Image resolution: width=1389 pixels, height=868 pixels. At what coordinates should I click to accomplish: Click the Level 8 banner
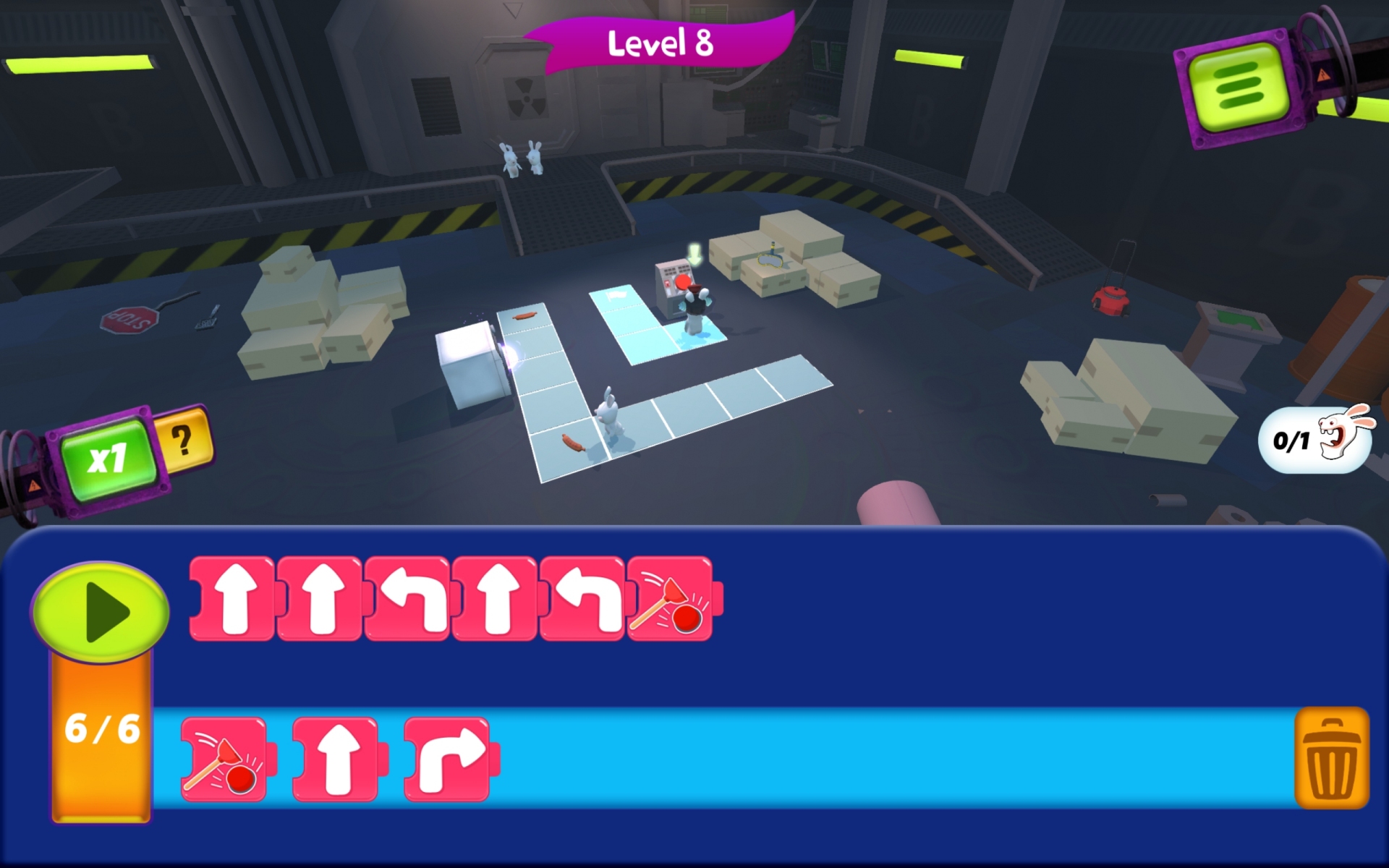click(x=660, y=43)
